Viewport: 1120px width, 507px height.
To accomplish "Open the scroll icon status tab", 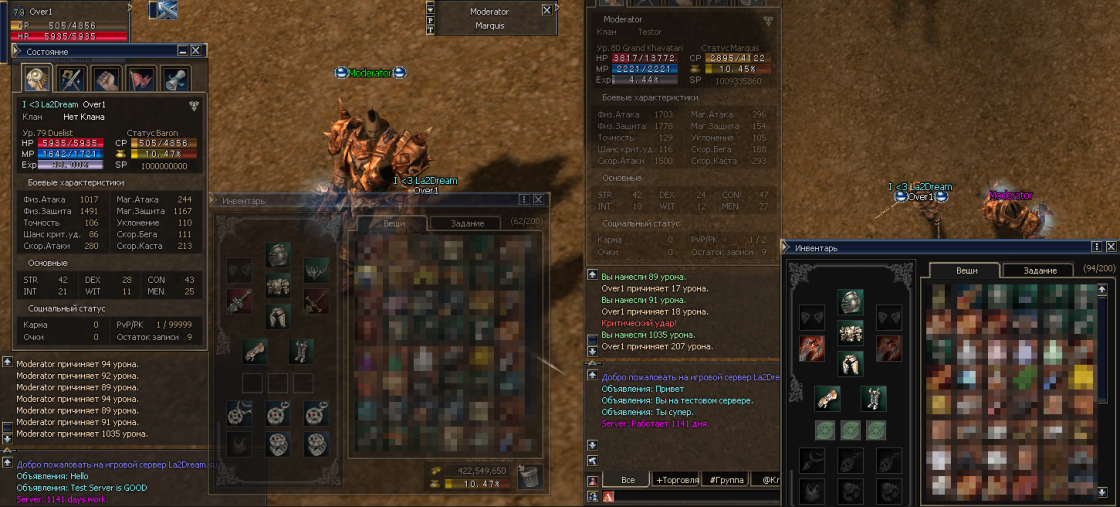I will tap(176, 79).
